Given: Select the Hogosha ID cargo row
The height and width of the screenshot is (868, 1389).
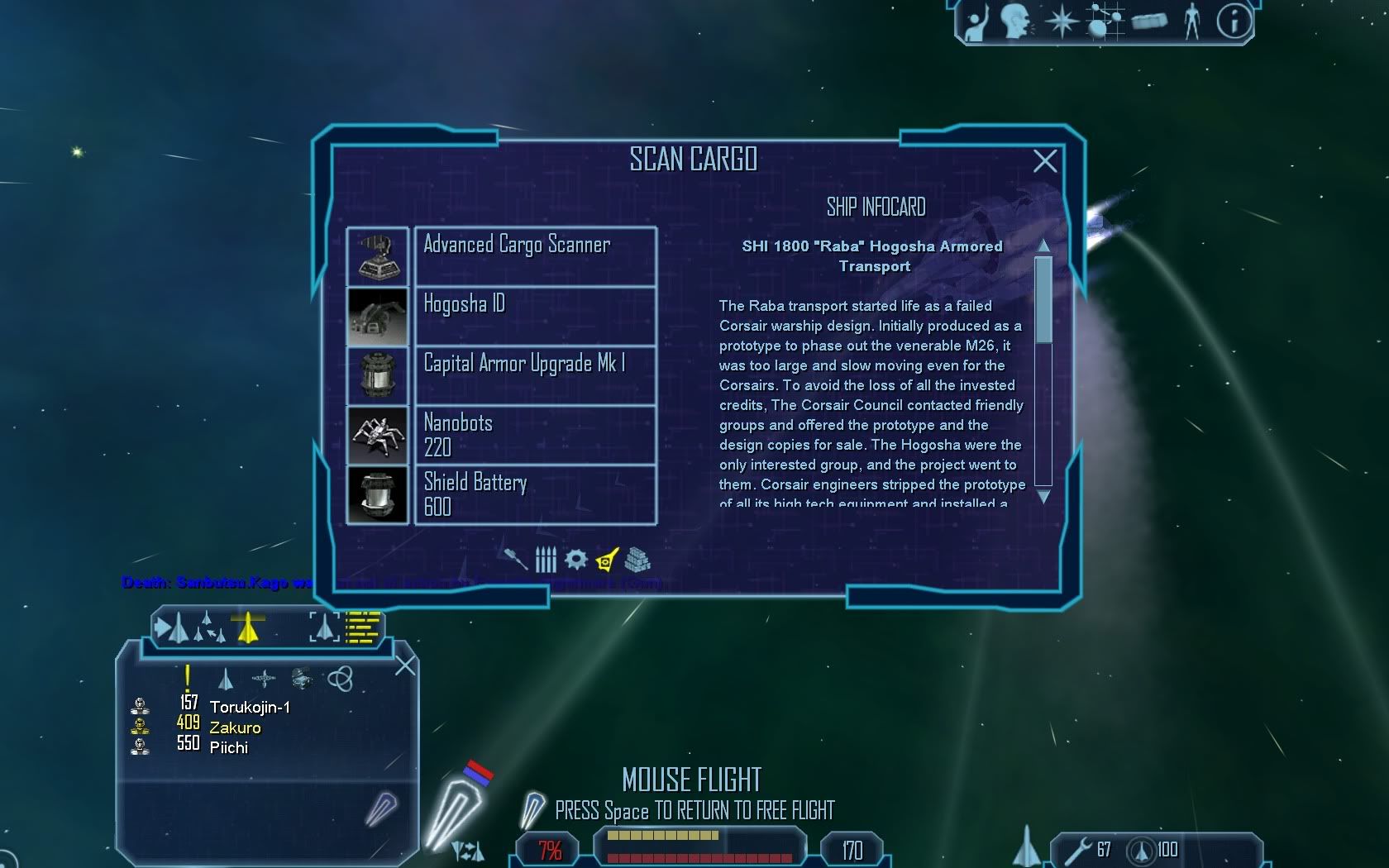Looking at the screenshot, I should tap(535, 316).
